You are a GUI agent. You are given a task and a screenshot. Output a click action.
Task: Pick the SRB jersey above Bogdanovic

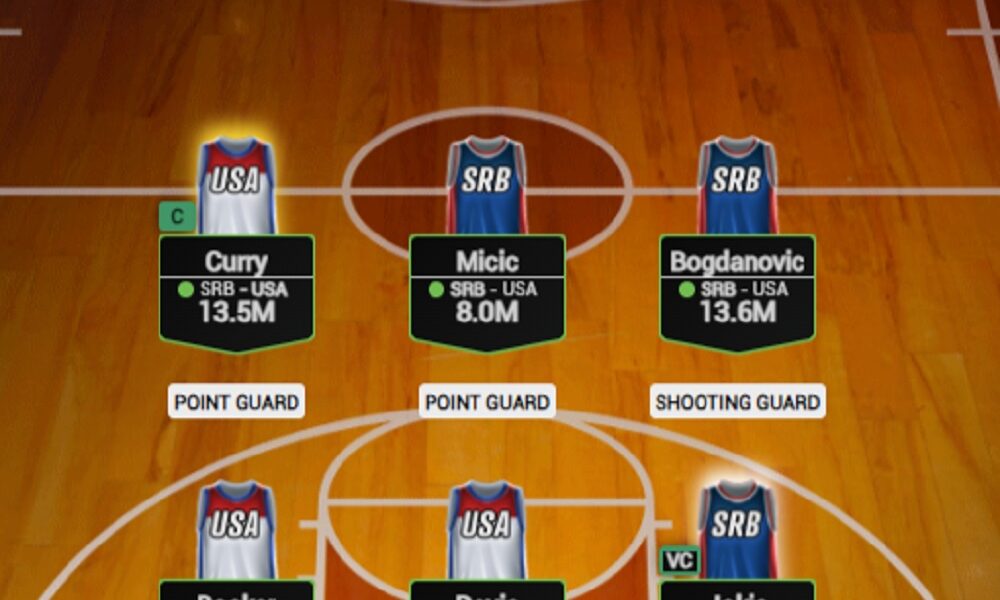click(737, 185)
